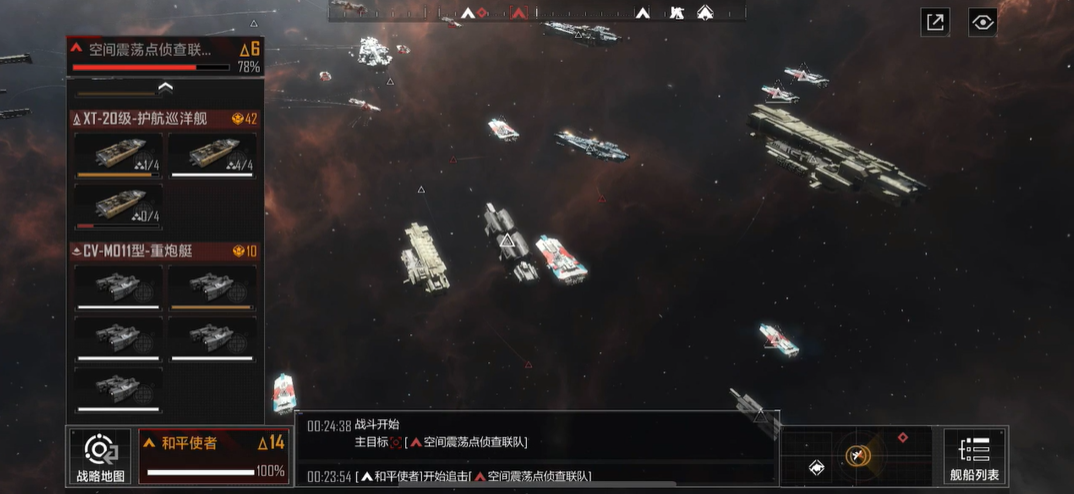
Task: Select the red highlighted marker on top timeline
Action: pos(518,12)
